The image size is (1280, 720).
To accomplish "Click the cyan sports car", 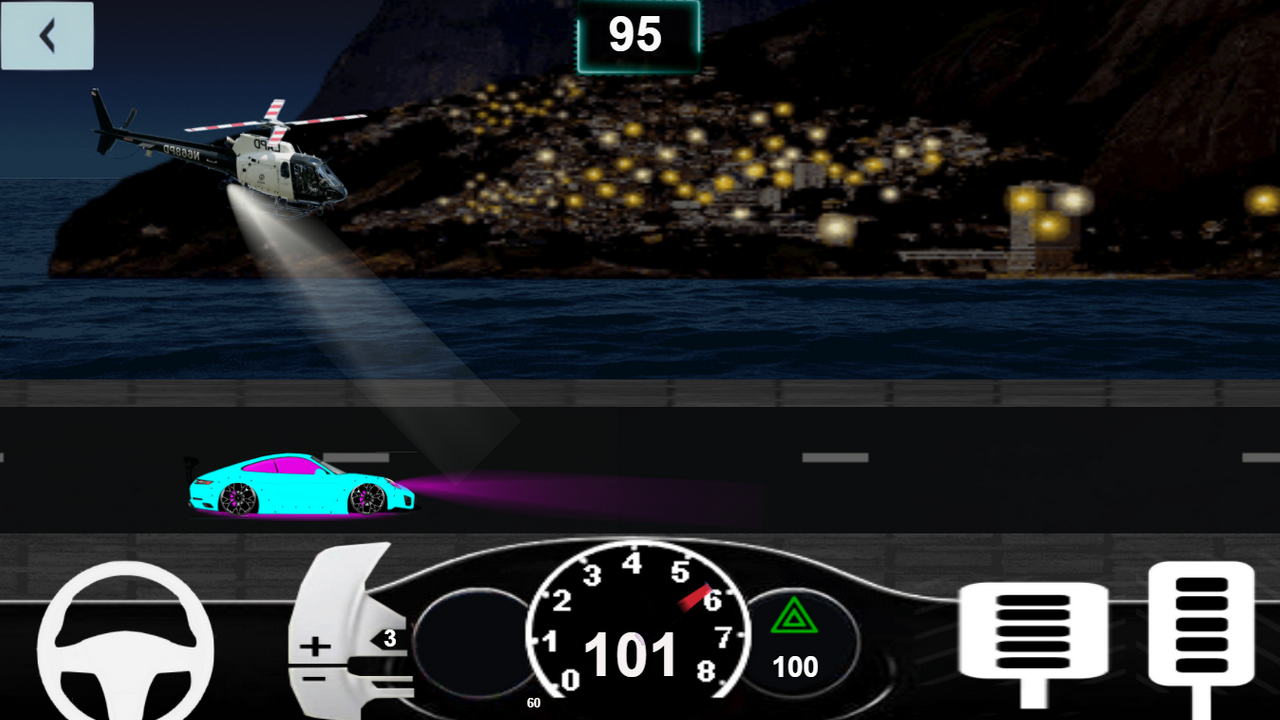I will (300, 487).
